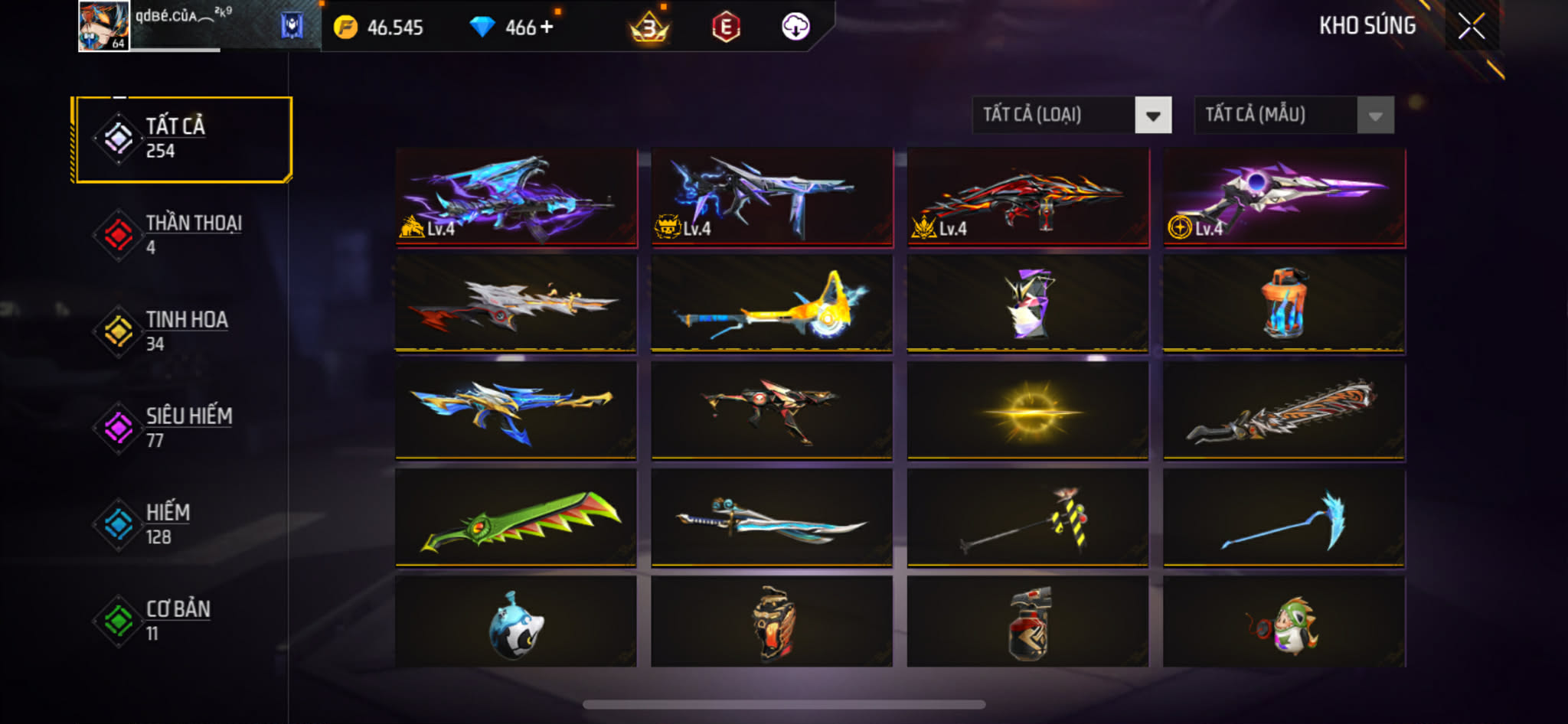Close the Kho Súng weapon vault
The image size is (1568, 724).
[1471, 27]
